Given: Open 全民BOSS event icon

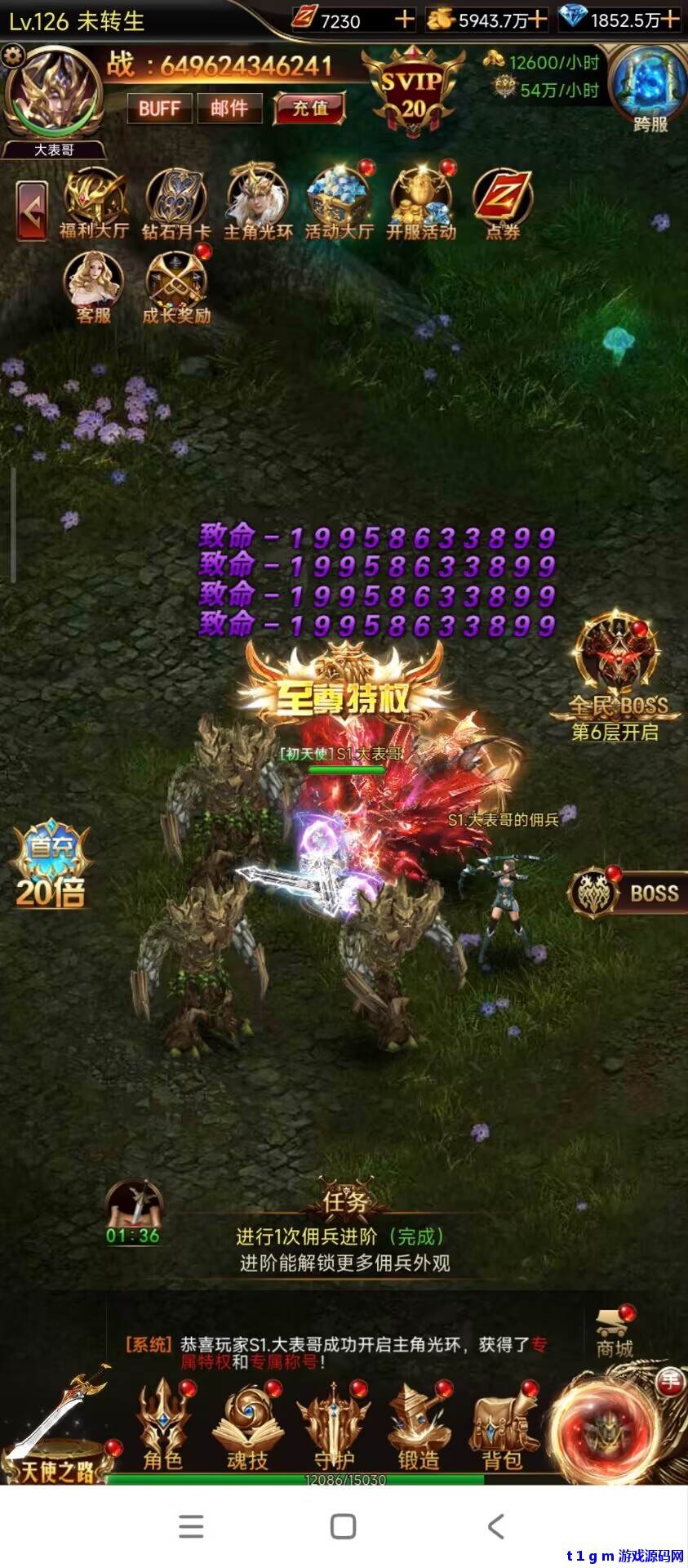Looking at the screenshot, I should (x=618, y=674).
